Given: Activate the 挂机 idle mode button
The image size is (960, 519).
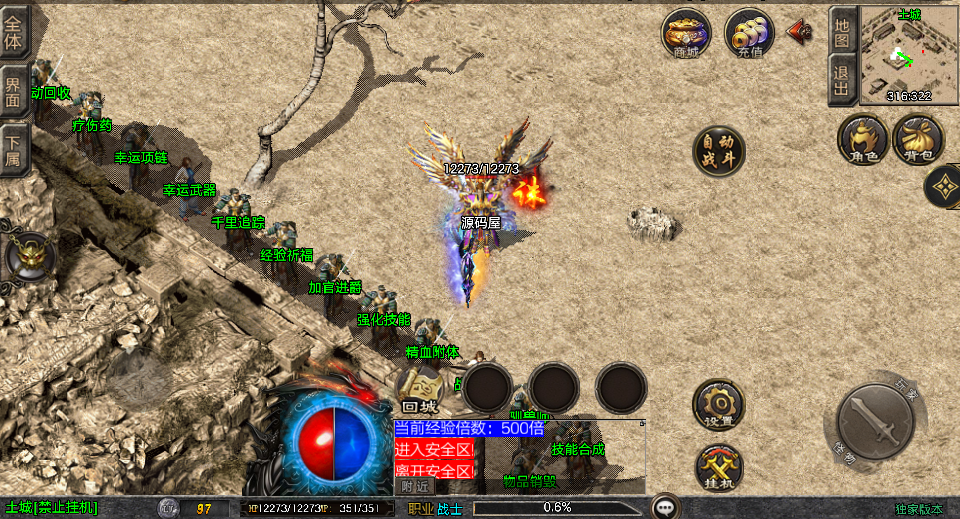Looking at the screenshot, I should [x=719, y=467].
